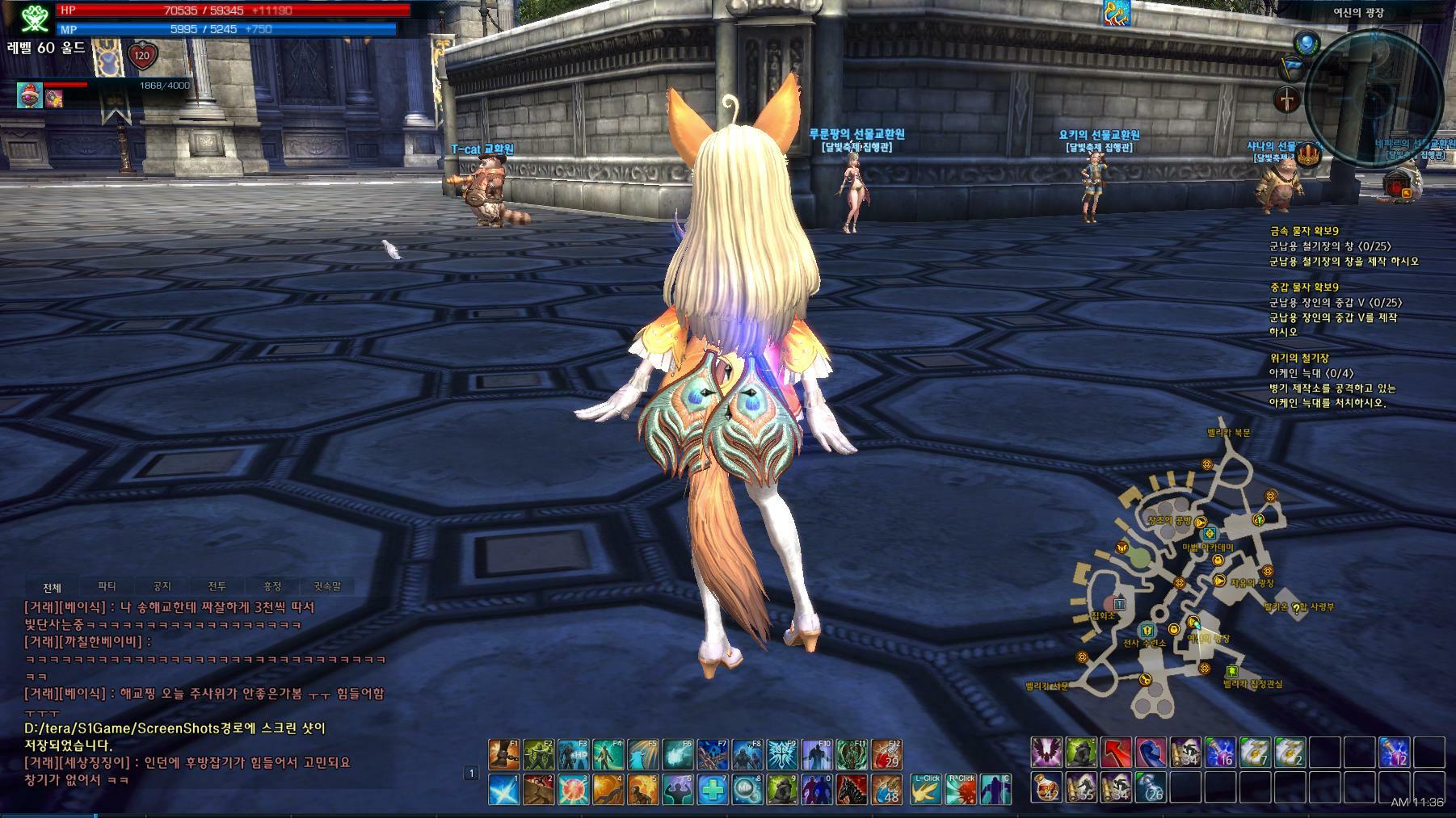The width and height of the screenshot is (1456, 818).
Task: Click the sword icon beside the minimap
Action: tap(1288, 100)
